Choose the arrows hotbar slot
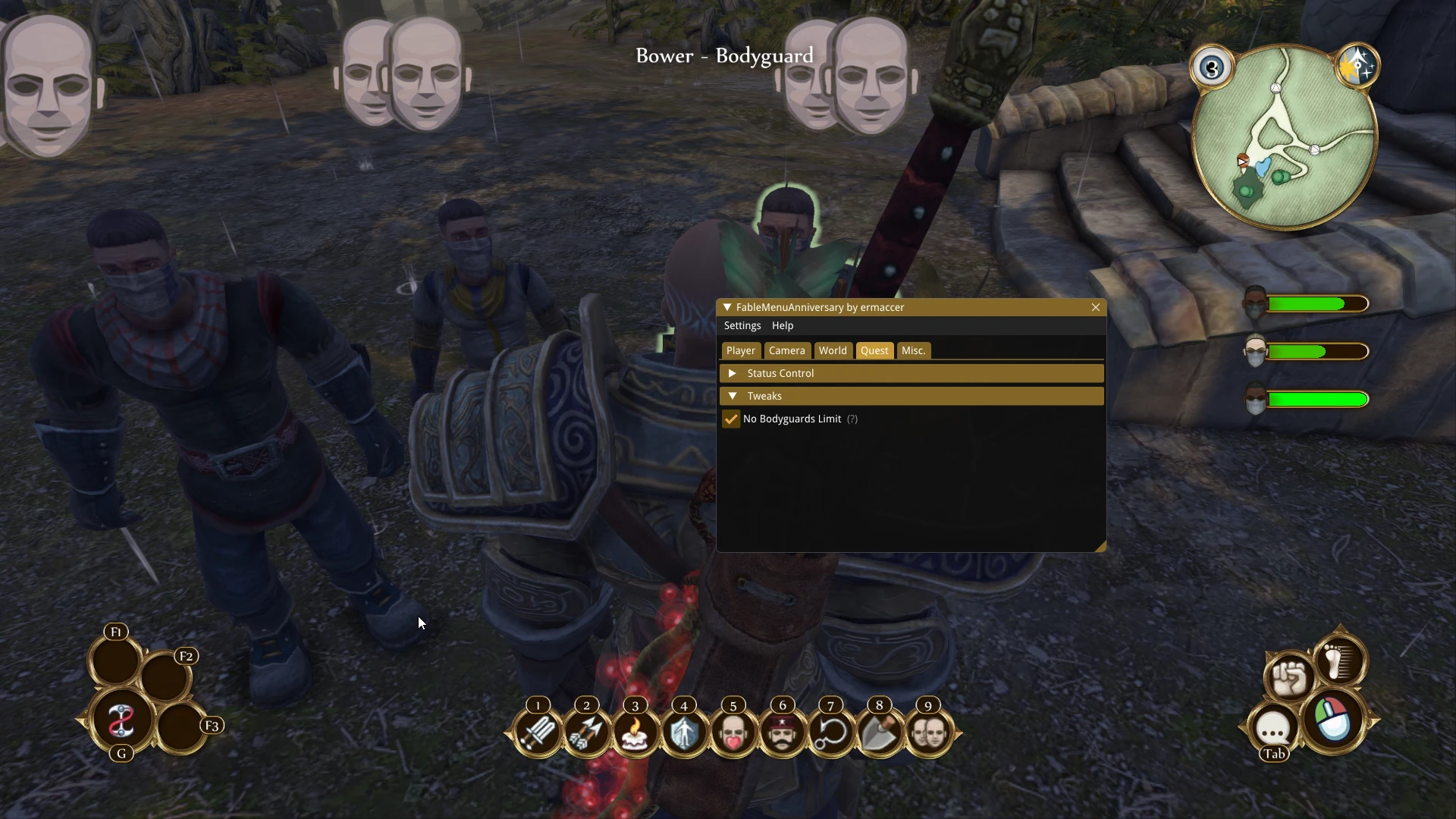The width and height of the screenshot is (1456, 819). tap(586, 733)
